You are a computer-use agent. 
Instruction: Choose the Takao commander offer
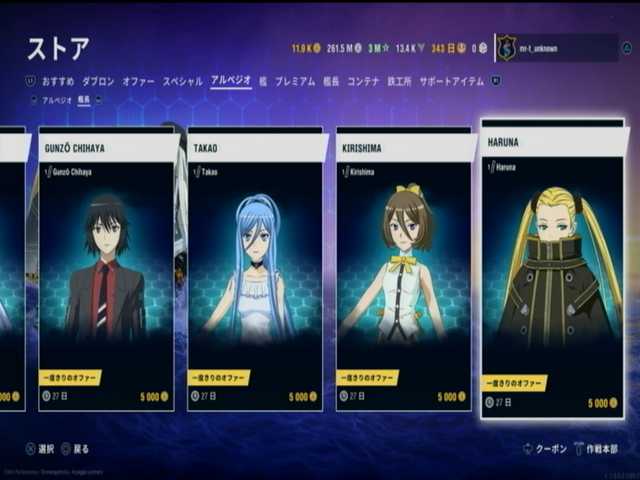point(255,268)
